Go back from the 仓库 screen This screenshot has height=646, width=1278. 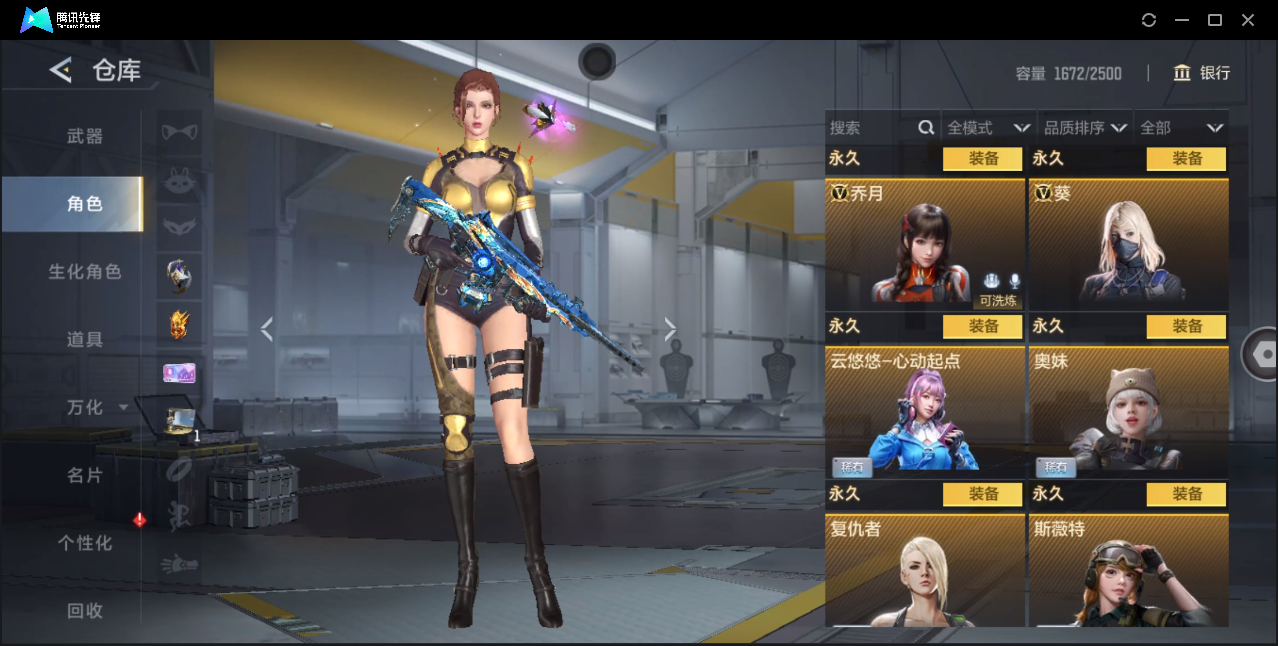[x=61, y=70]
